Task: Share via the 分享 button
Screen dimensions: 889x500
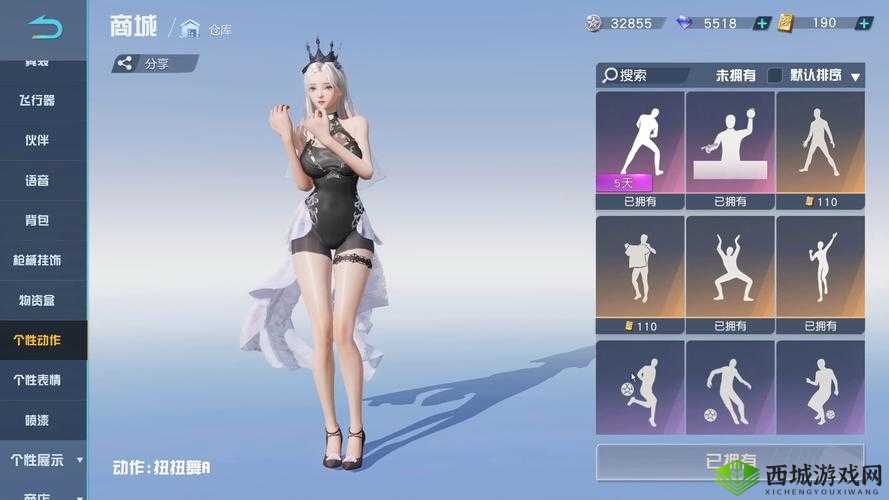Action: [x=154, y=64]
